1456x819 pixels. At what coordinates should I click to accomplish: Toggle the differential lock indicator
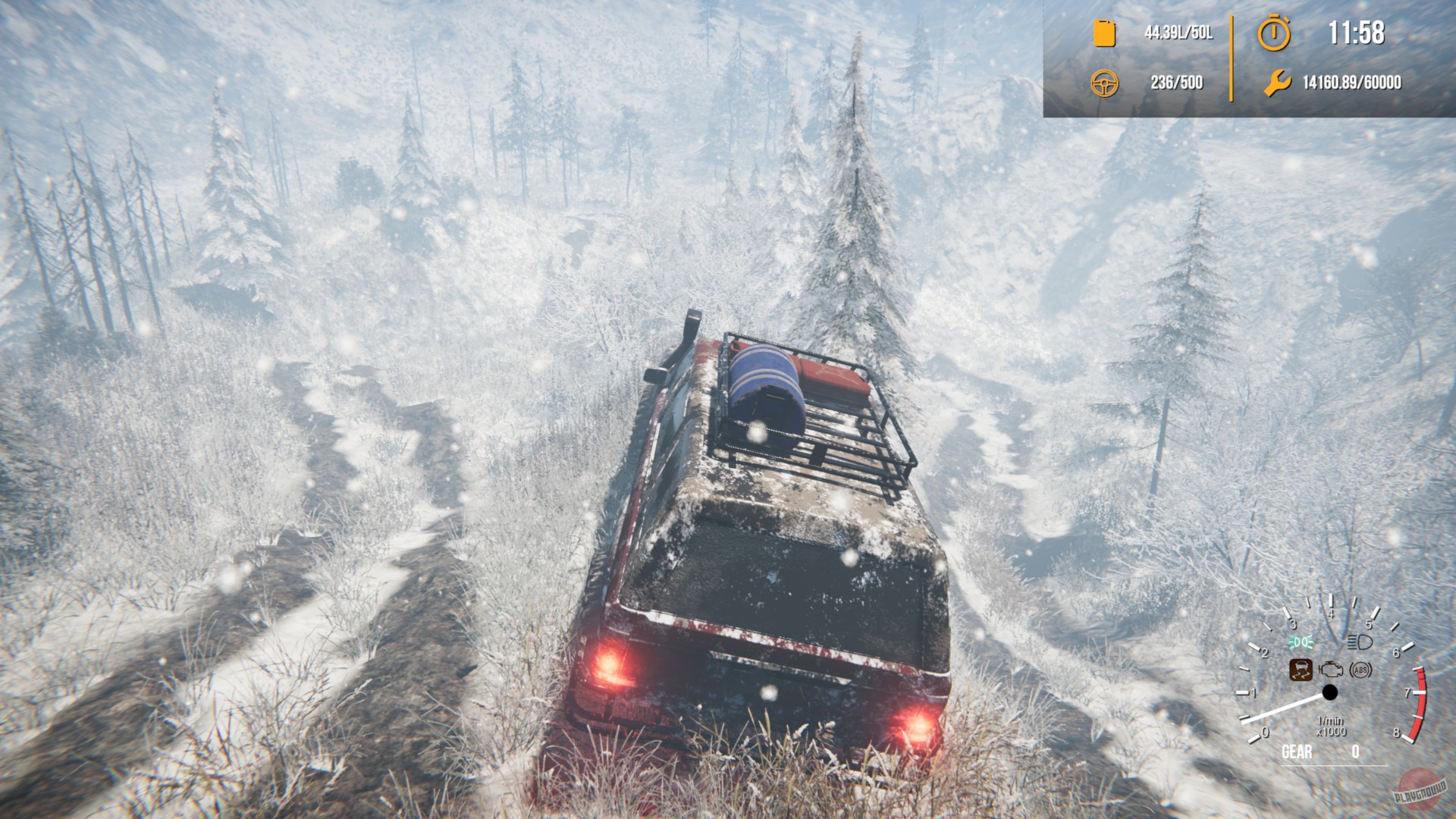point(1301,670)
